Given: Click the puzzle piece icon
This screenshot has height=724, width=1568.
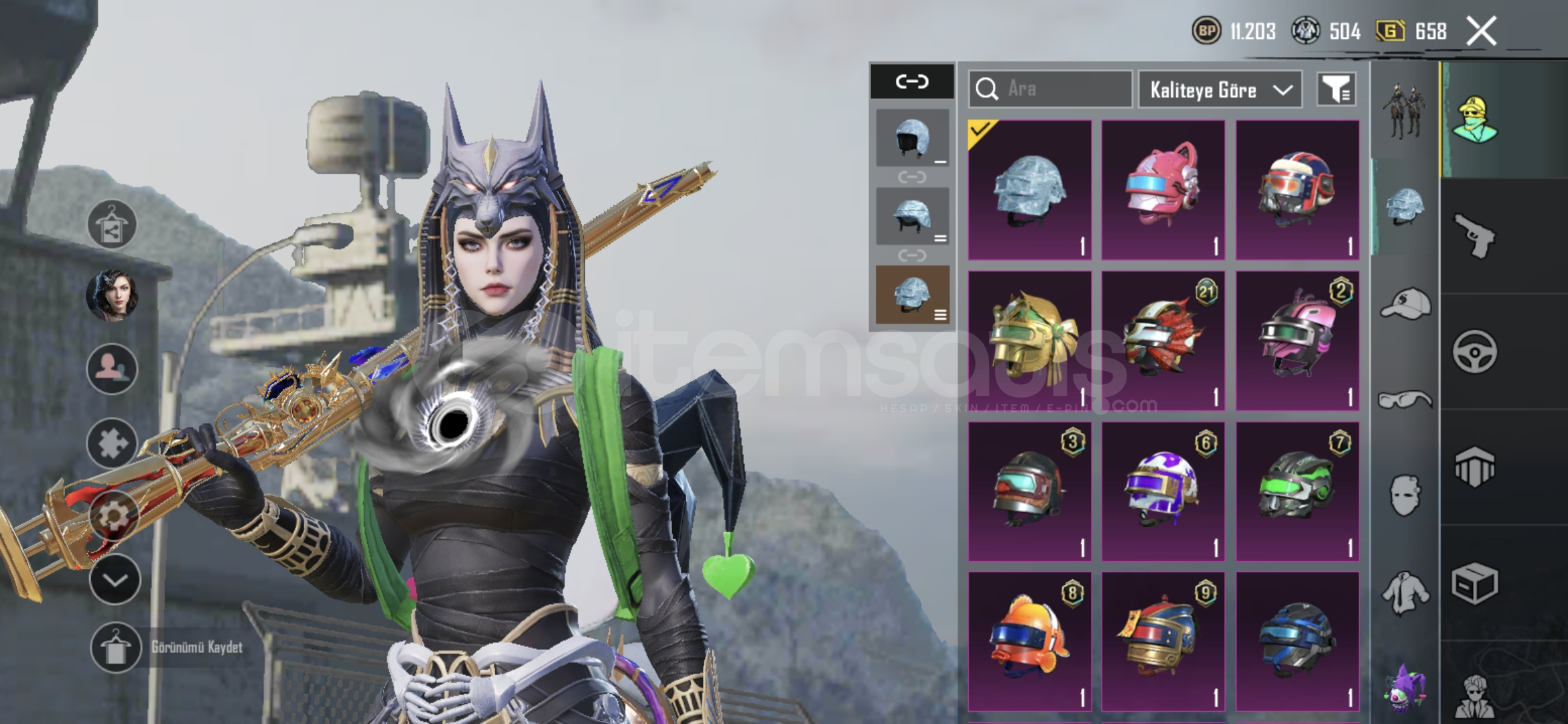Looking at the screenshot, I should 112,443.
